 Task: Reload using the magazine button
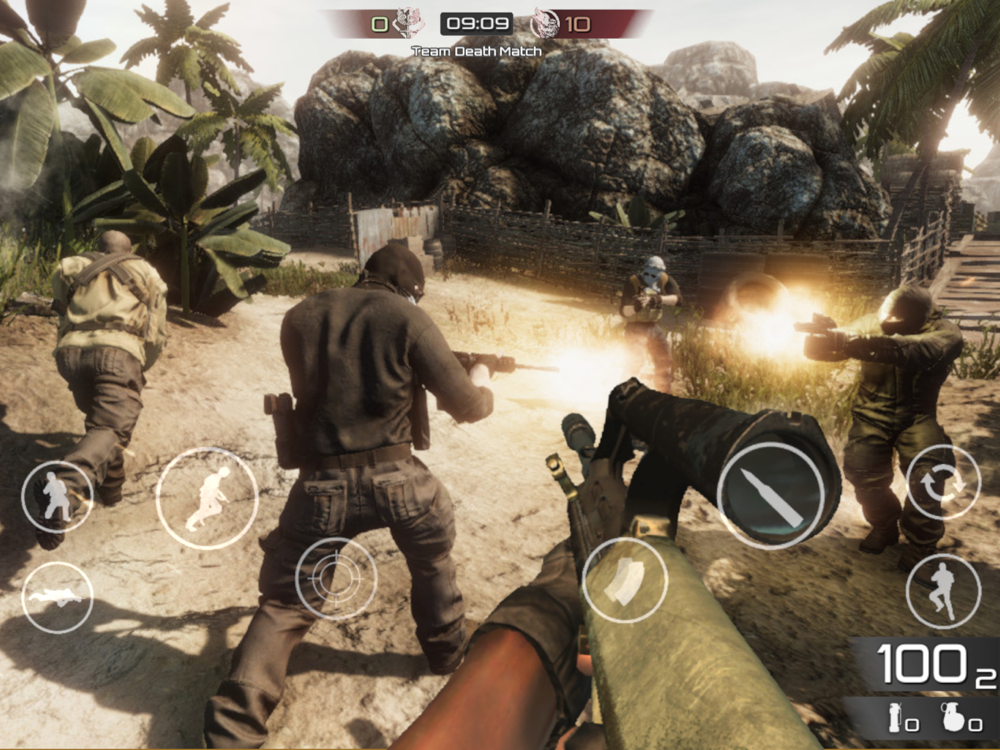click(x=625, y=581)
